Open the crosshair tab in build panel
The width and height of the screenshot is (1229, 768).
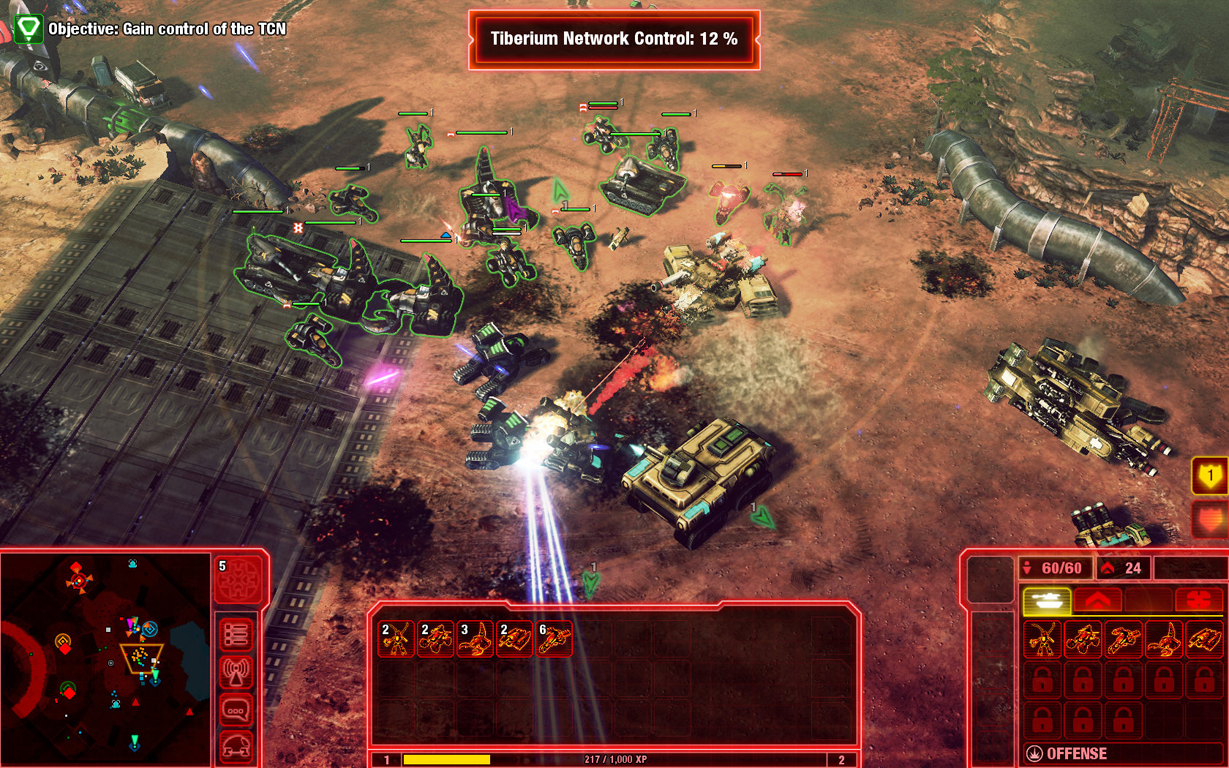pos(1198,601)
